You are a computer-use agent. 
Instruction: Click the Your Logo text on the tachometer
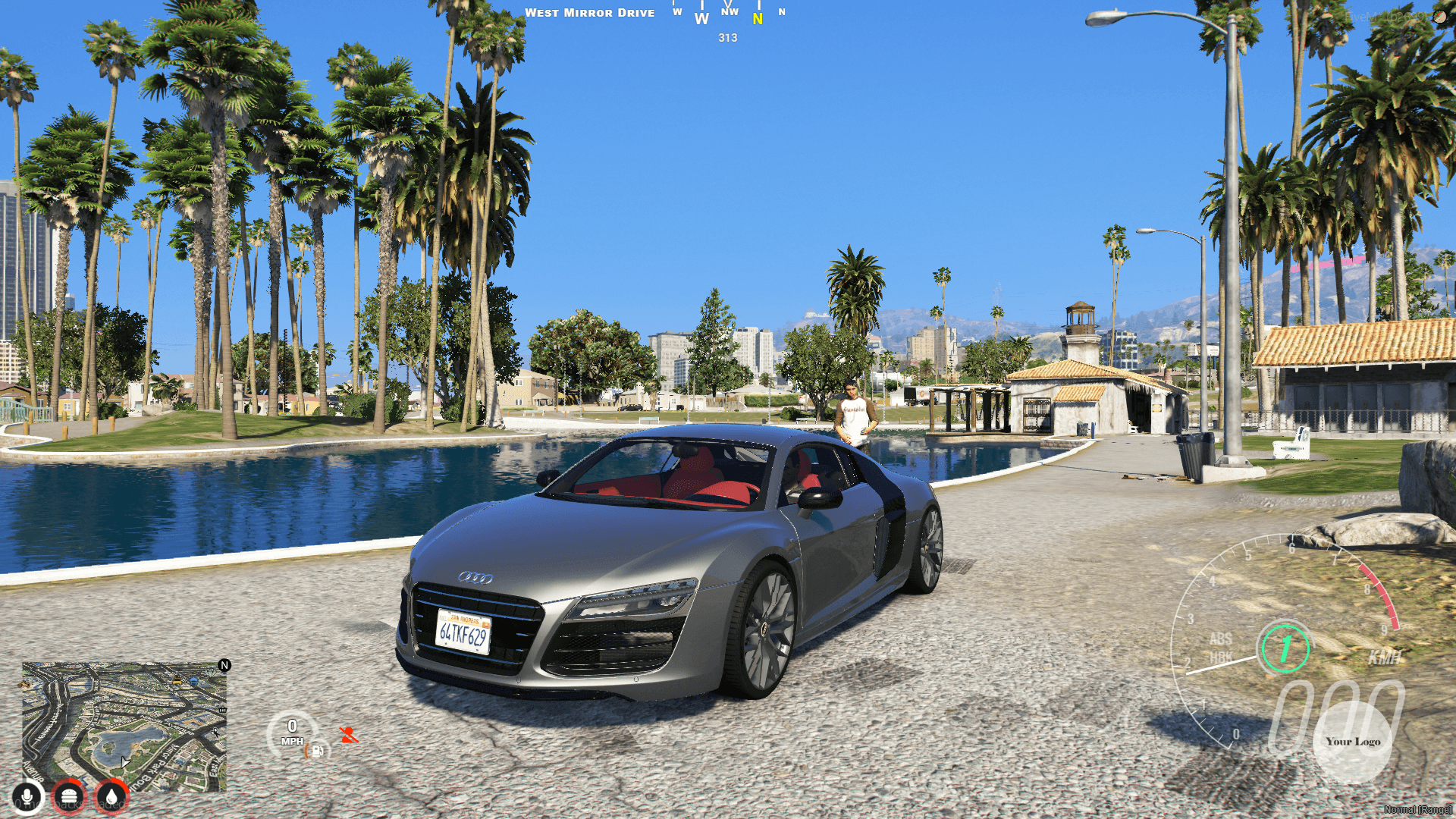pos(1353,742)
